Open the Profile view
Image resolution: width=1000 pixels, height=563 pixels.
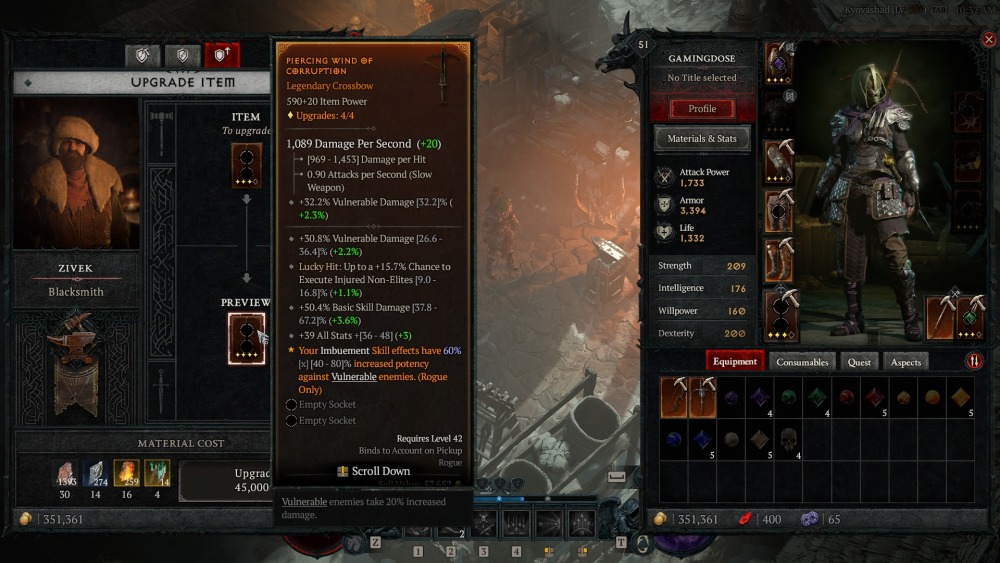(x=702, y=108)
